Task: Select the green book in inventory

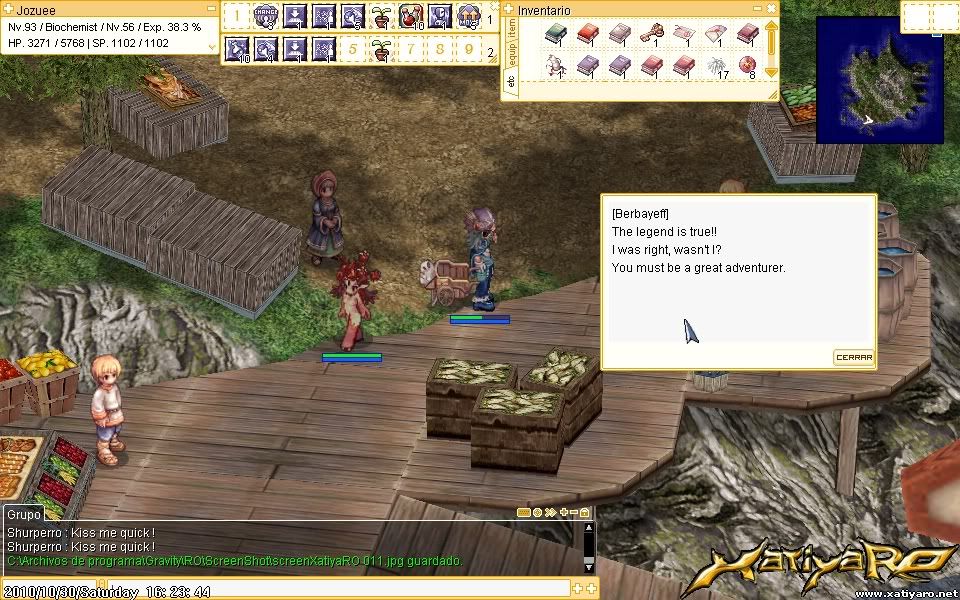Action: (556, 35)
